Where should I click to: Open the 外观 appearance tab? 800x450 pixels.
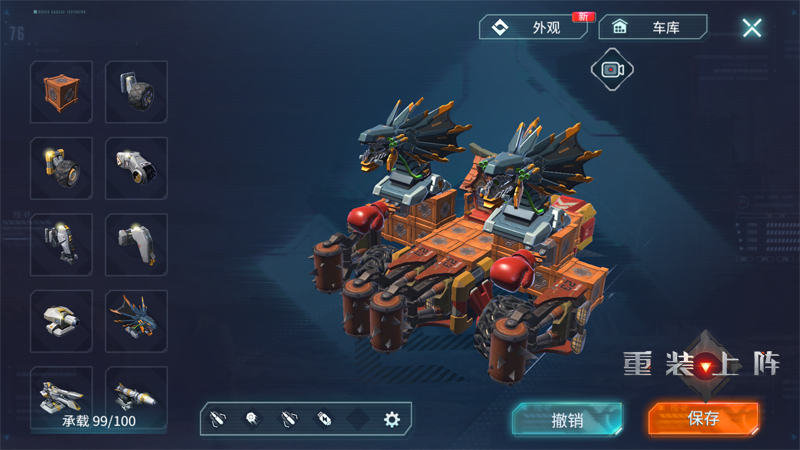[533, 27]
